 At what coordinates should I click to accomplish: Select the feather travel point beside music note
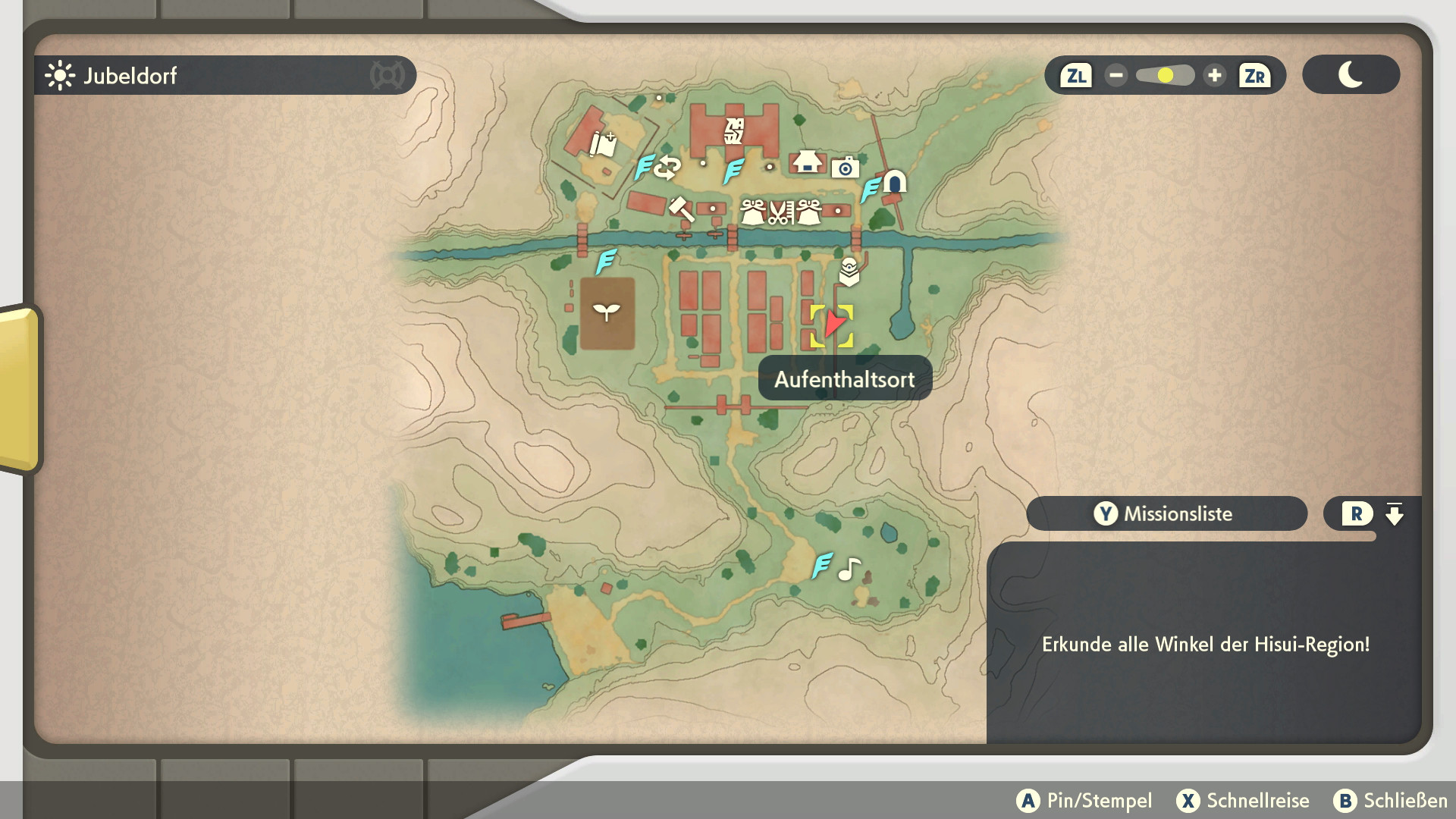(822, 566)
